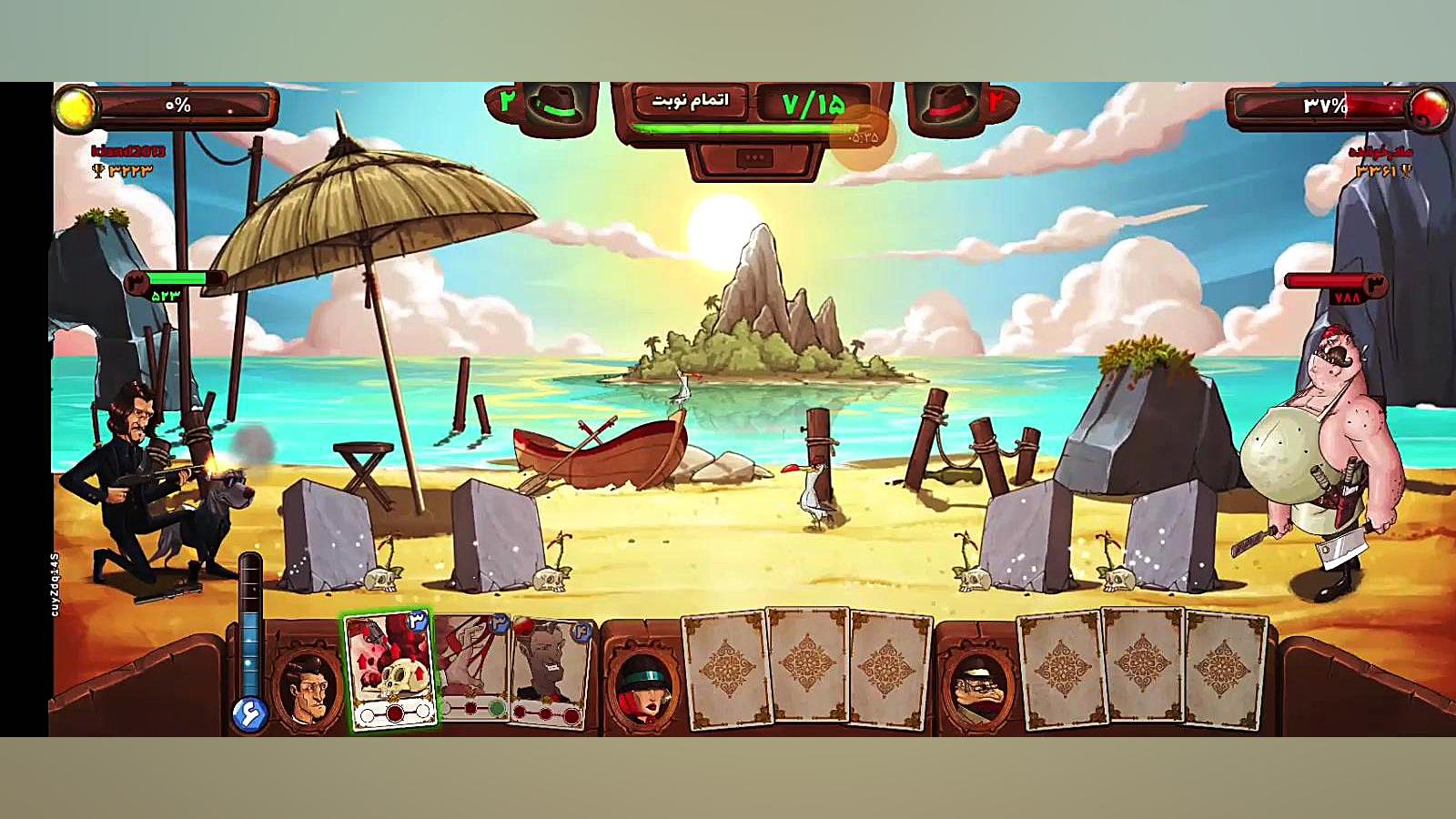Choose the grinning grey-haired man card

pos(548,673)
